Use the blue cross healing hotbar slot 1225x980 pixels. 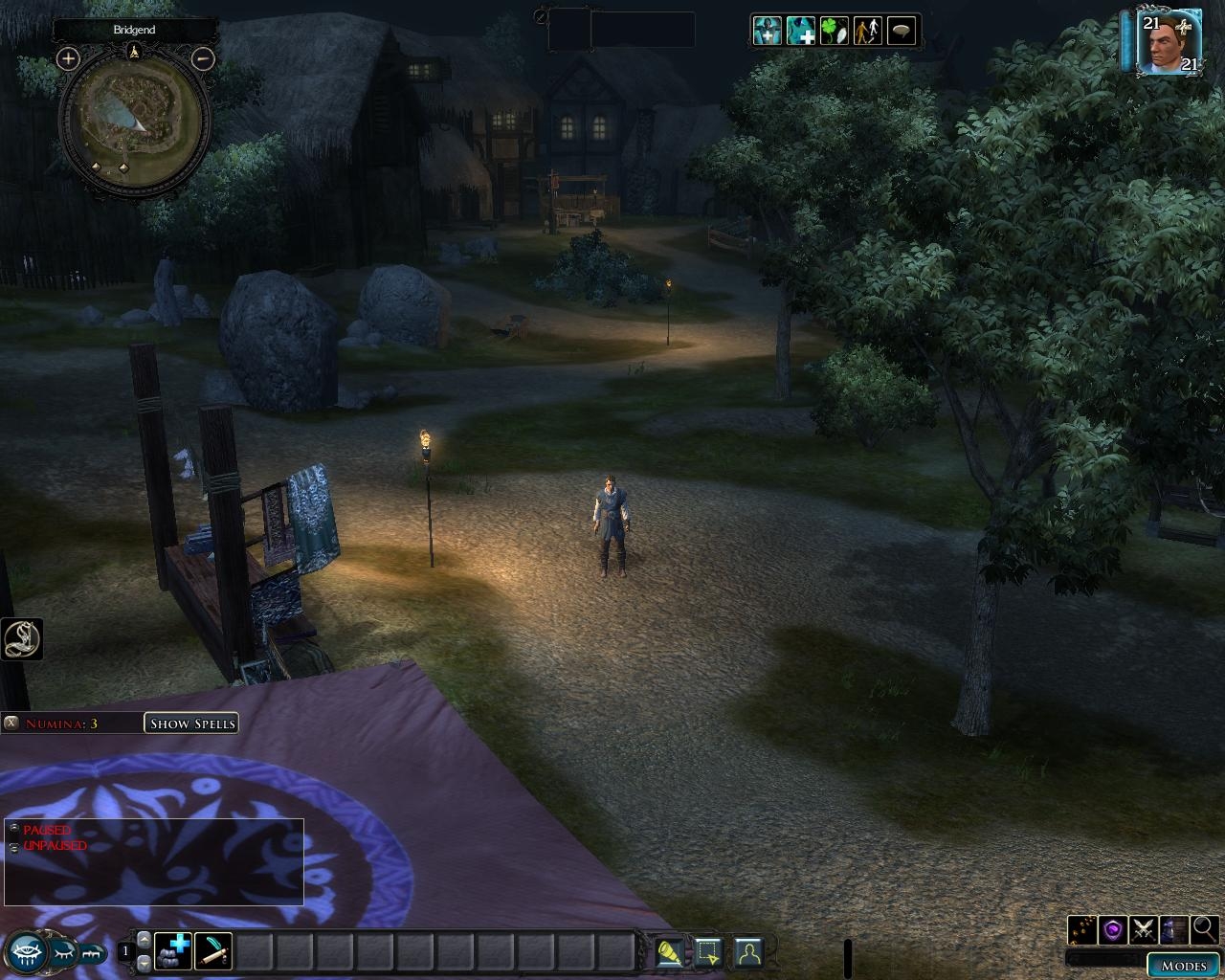coord(173,951)
